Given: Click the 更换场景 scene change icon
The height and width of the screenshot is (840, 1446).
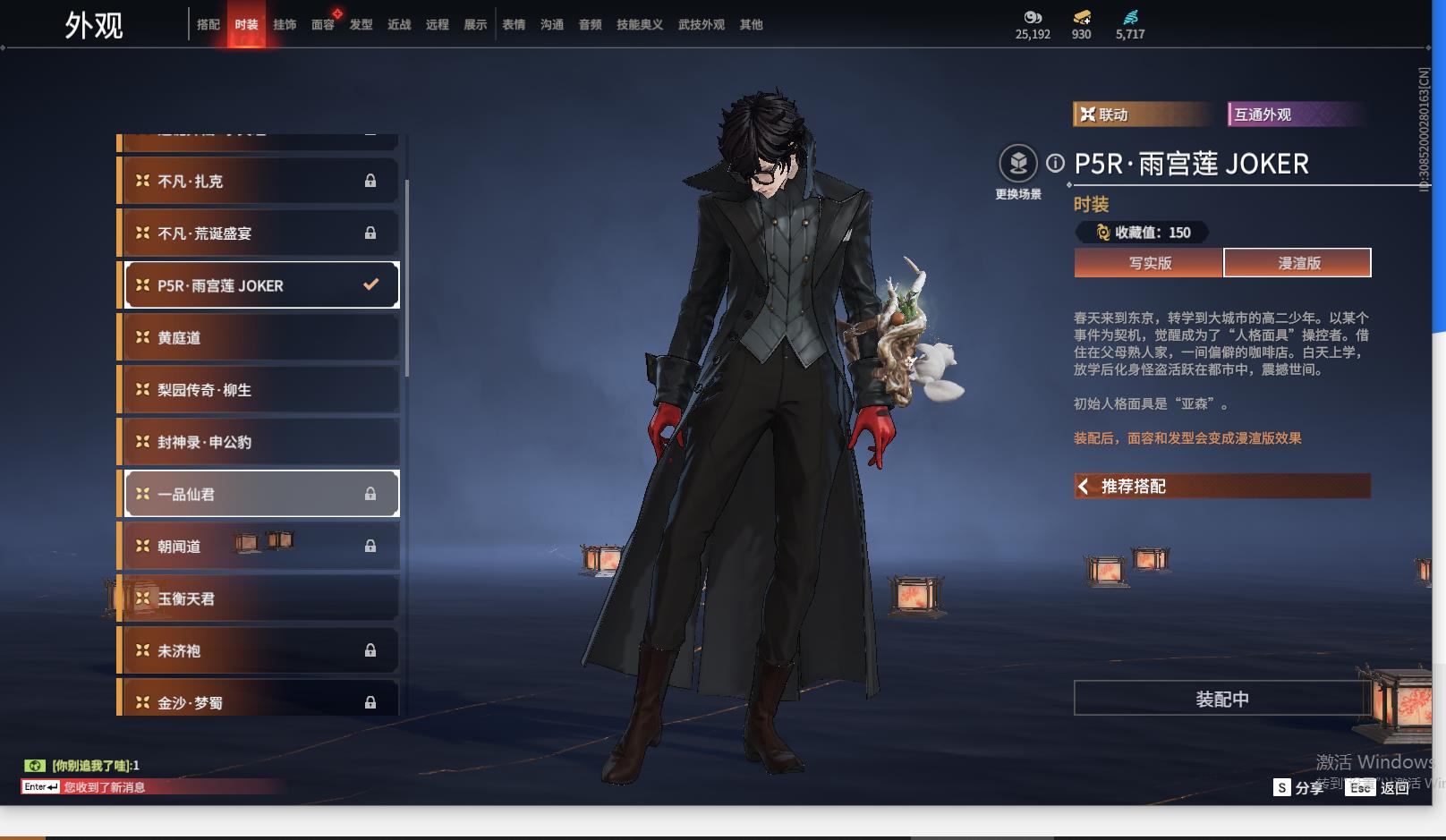Looking at the screenshot, I should [x=1018, y=164].
